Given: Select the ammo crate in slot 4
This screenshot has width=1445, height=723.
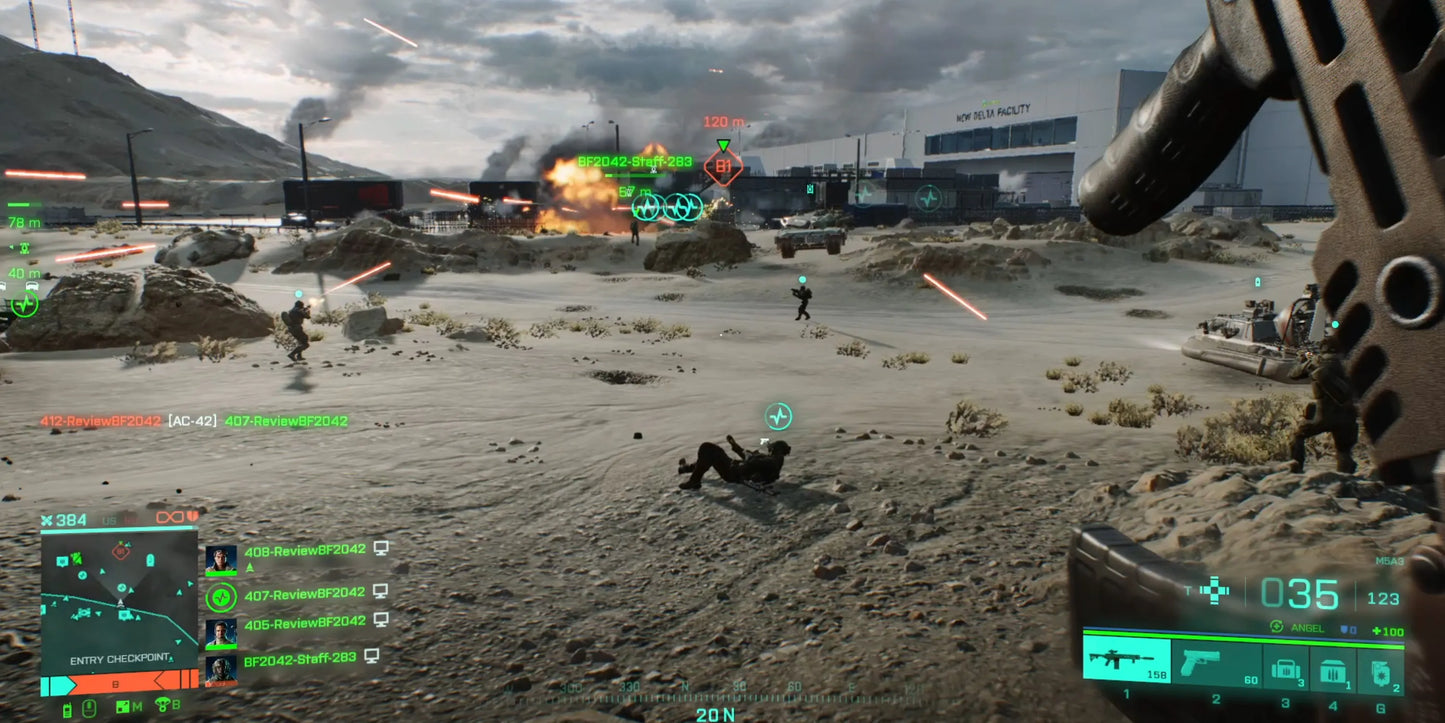Looking at the screenshot, I should (x=1333, y=670).
